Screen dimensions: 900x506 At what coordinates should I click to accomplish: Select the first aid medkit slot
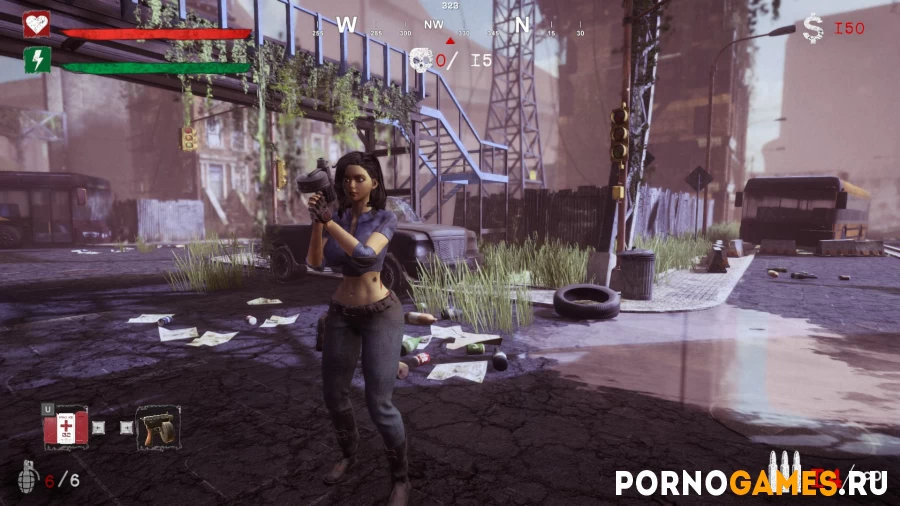click(65, 427)
